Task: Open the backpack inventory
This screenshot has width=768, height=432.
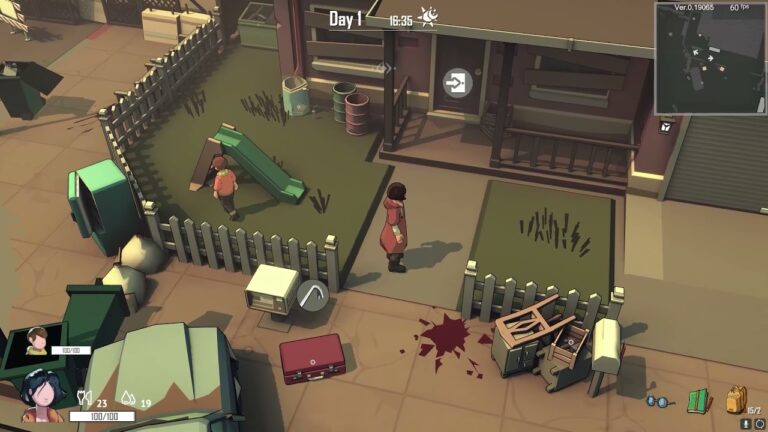Action: (736, 399)
